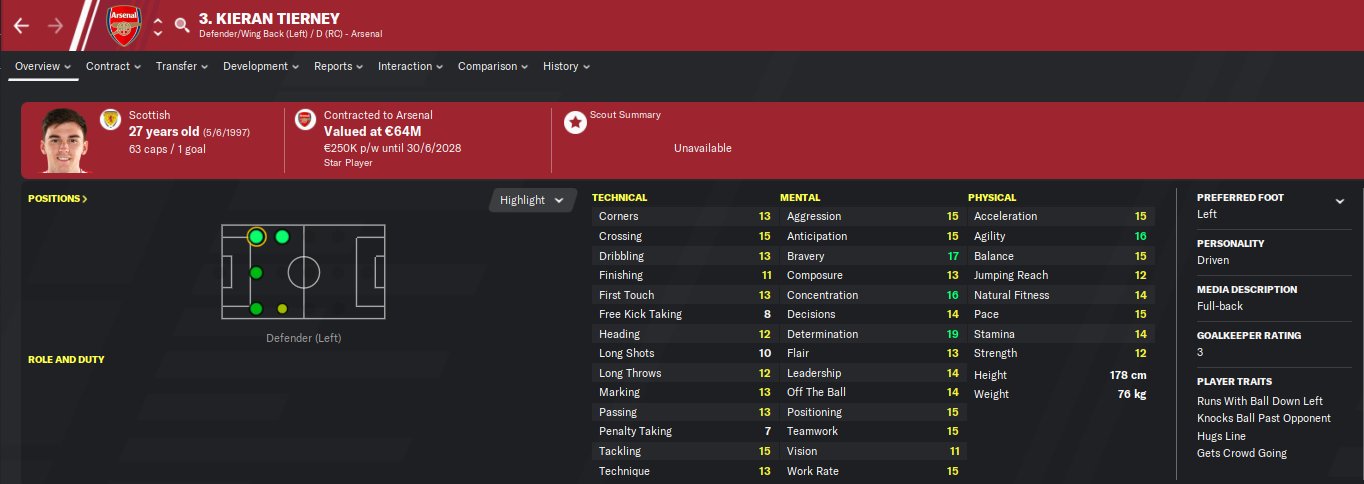1364x484 pixels.
Task: Open the Transfer dropdown menu
Action: pos(181,67)
